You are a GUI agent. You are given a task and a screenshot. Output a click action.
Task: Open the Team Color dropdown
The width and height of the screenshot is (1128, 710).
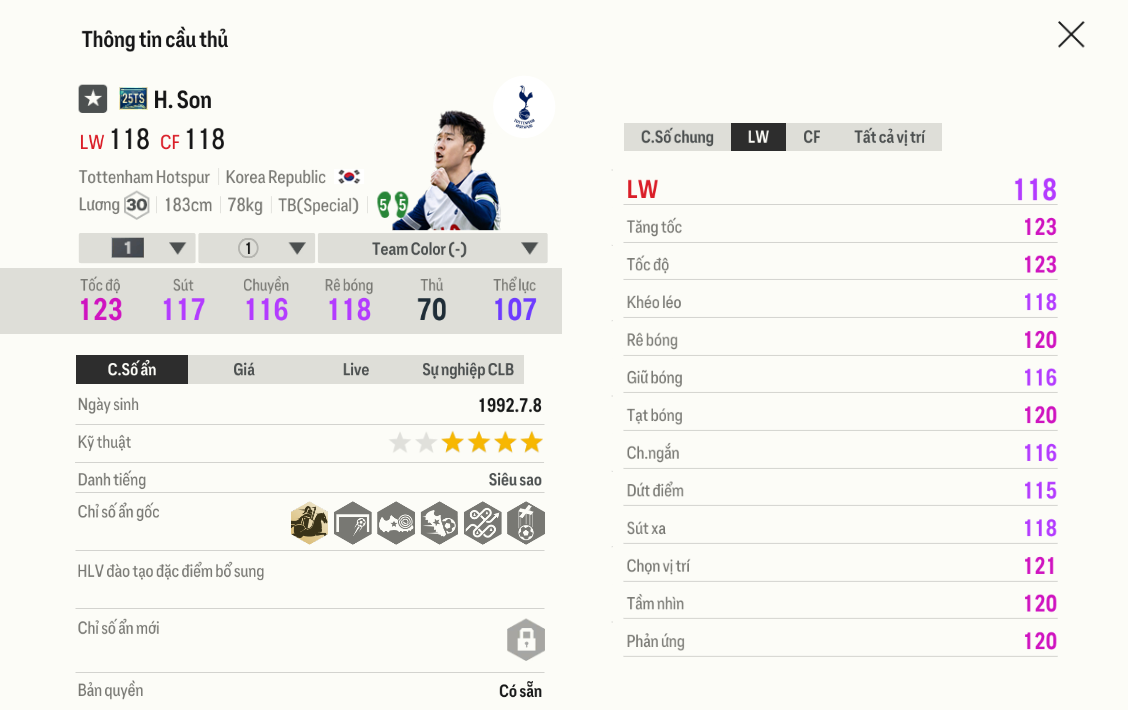pyautogui.click(x=432, y=249)
